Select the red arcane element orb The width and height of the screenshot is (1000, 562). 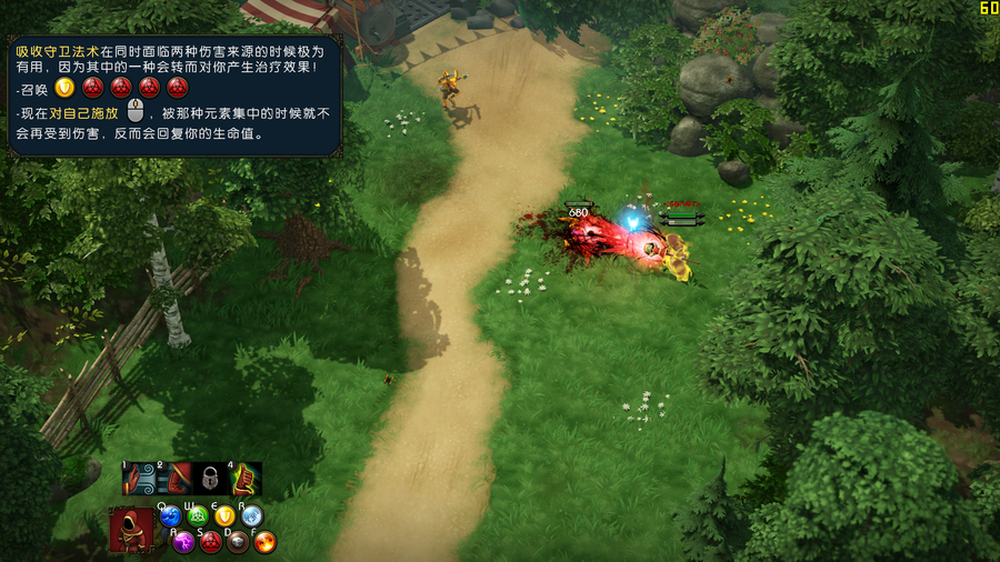coord(210,543)
